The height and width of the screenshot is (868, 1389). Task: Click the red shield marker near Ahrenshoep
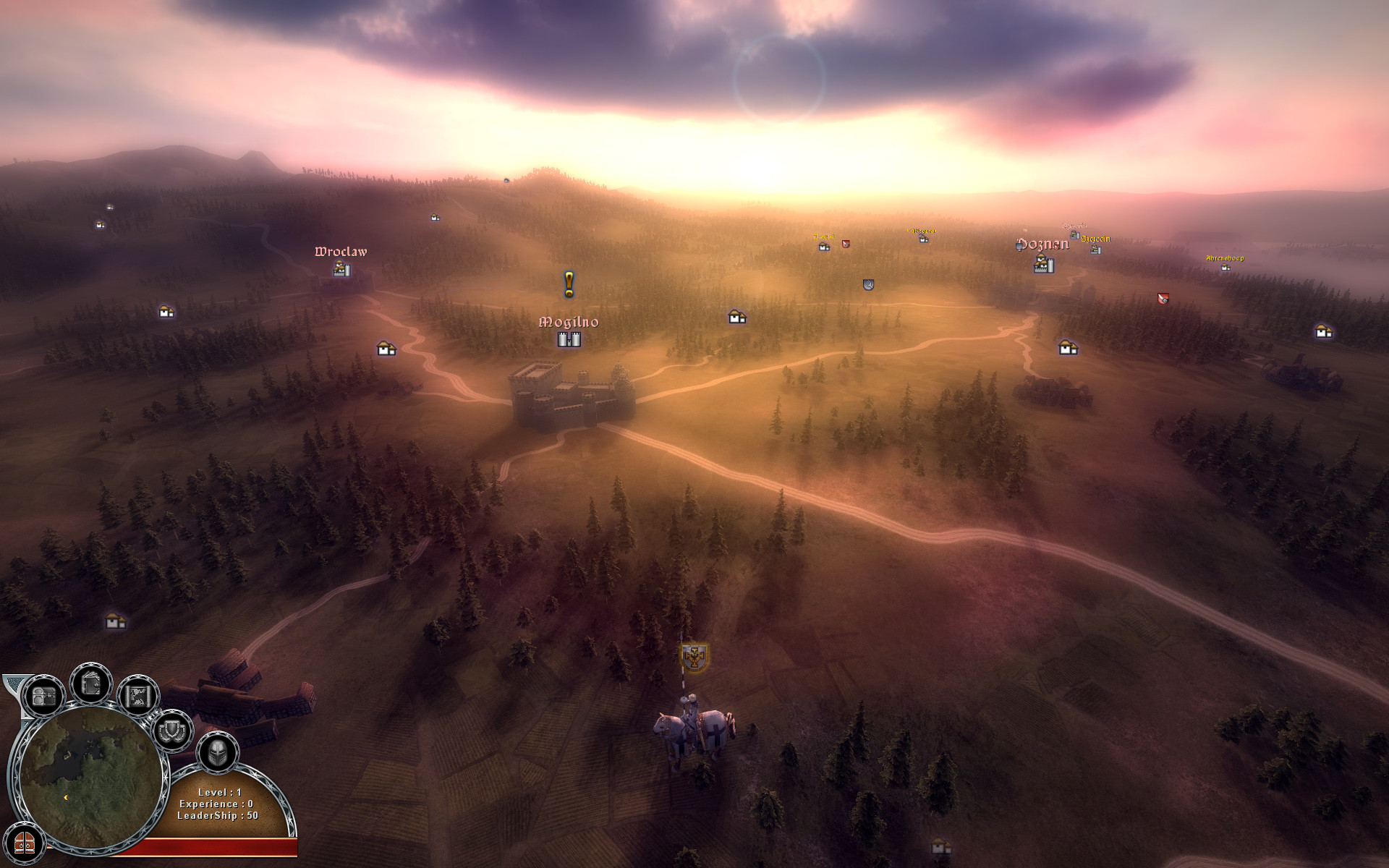[x=1163, y=298]
